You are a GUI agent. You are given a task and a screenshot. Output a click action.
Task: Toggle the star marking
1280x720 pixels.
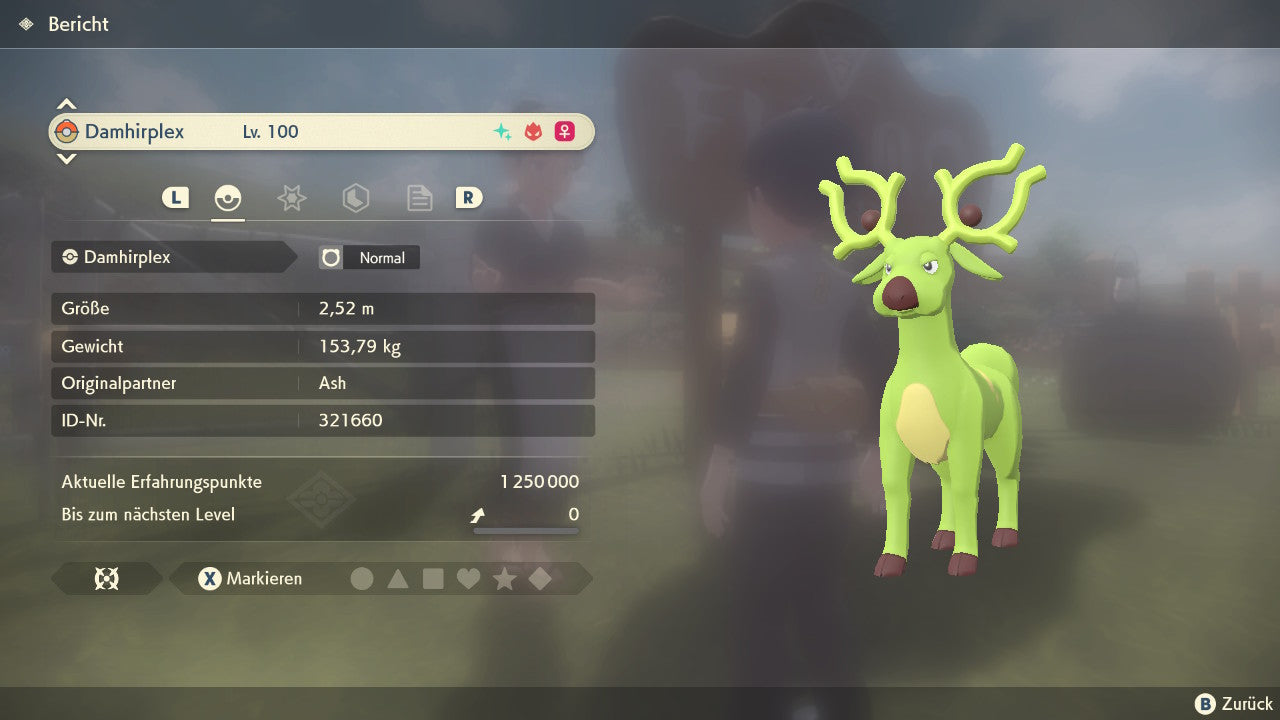[504, 579]
